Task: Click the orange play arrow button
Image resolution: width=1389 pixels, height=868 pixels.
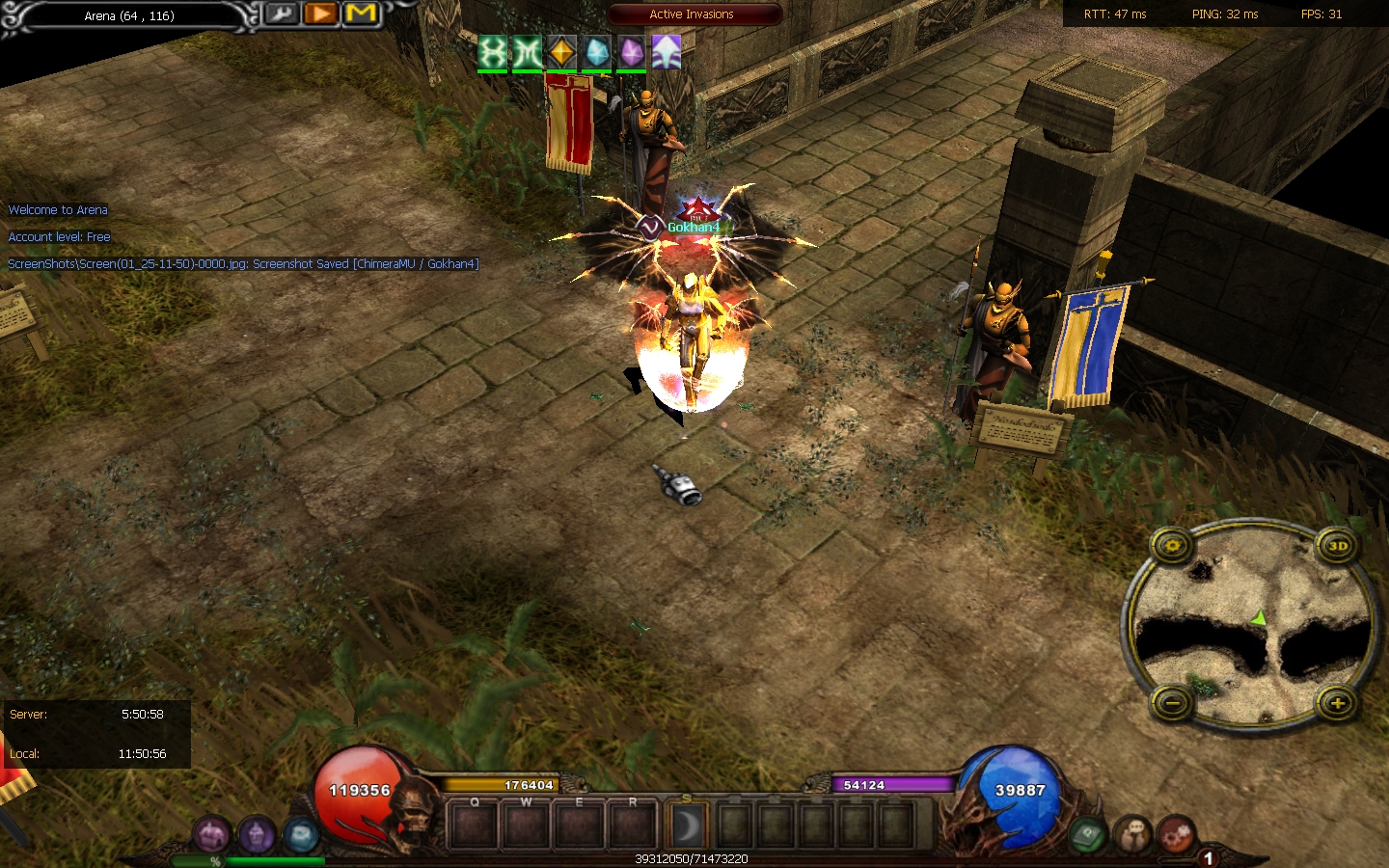Action: click(x=320, y=14)
